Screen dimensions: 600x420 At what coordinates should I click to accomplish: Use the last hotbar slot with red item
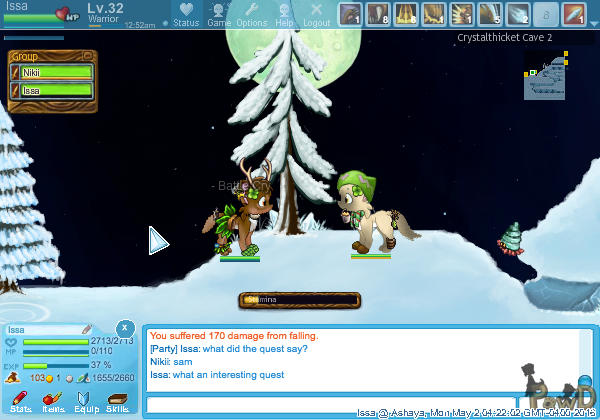click(573, 14)
